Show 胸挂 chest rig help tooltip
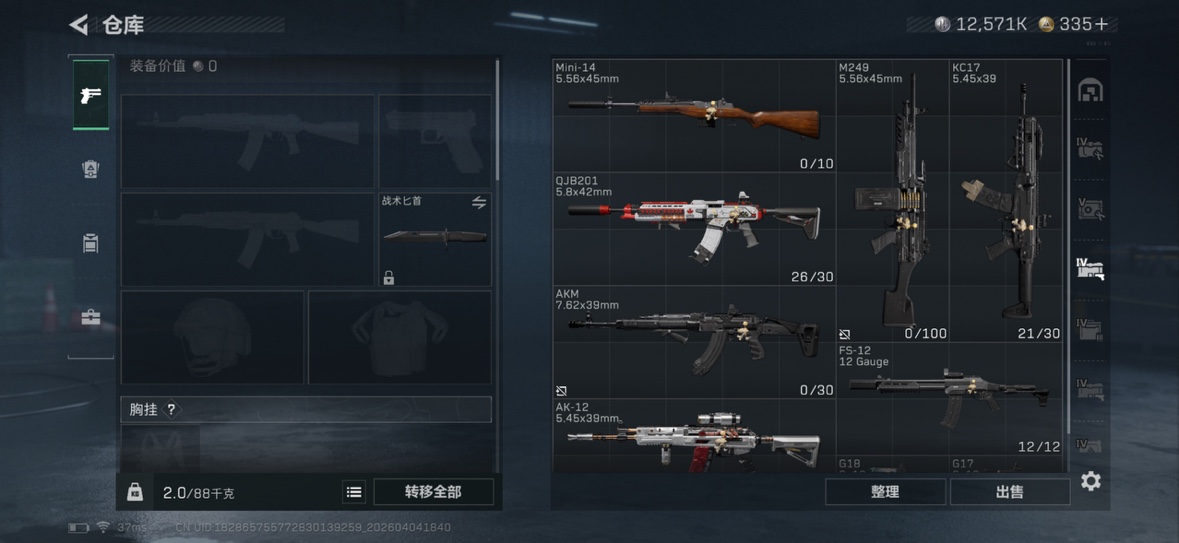The height and width of the screenshot is (543, 1179). (x=171, y=409)
